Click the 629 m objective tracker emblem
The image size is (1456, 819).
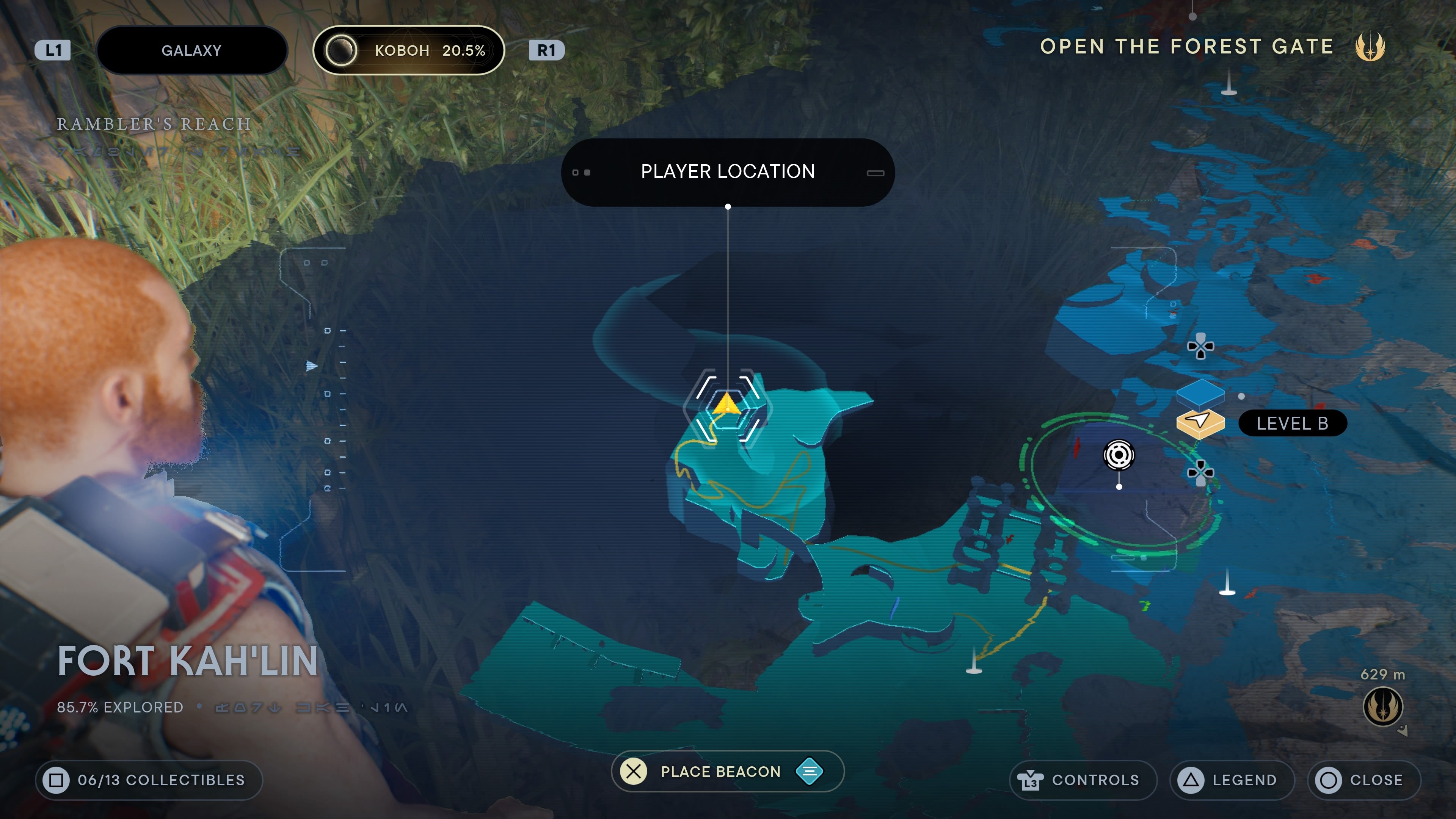1382,706
